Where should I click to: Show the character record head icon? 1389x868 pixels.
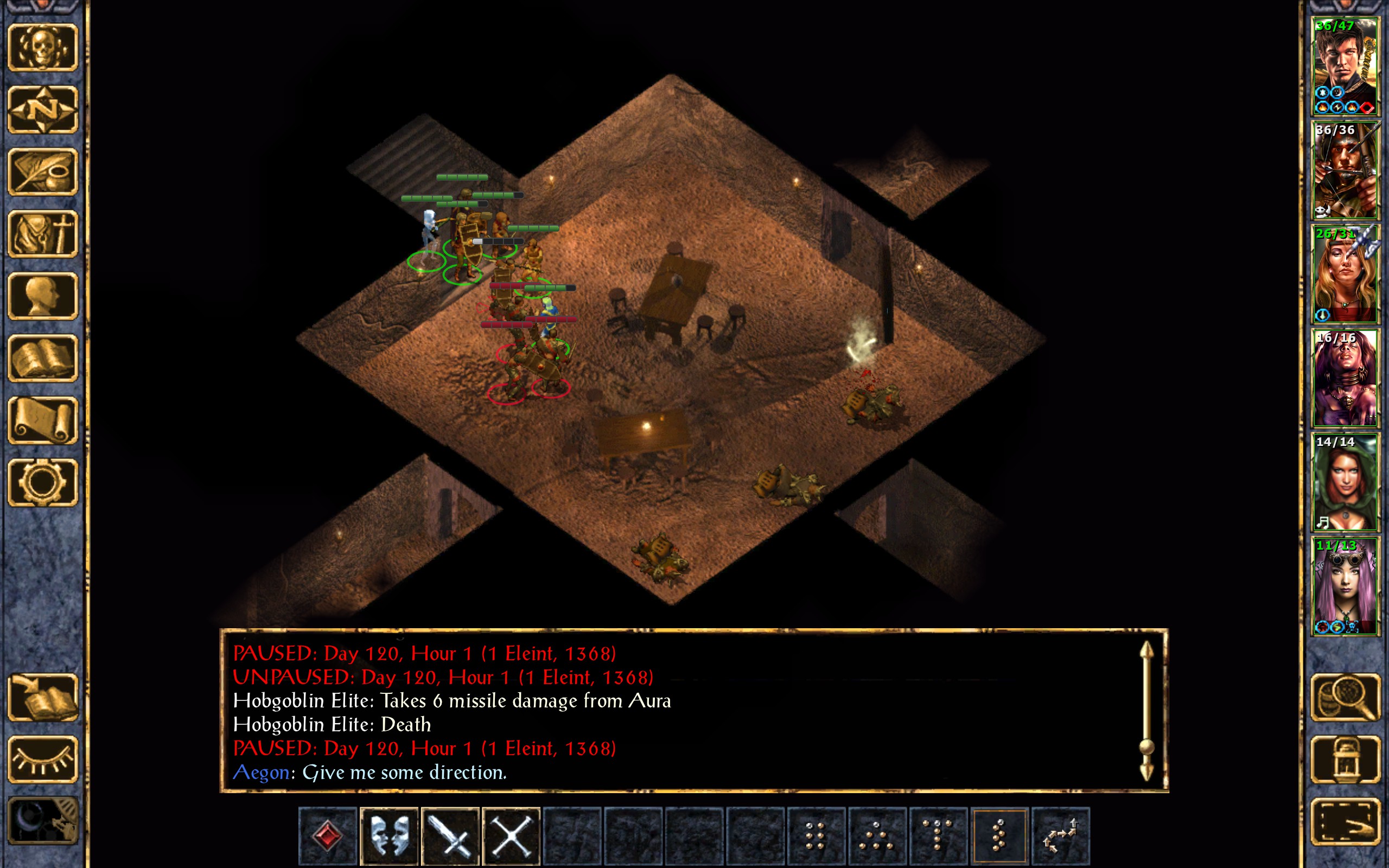pos(42,296)
